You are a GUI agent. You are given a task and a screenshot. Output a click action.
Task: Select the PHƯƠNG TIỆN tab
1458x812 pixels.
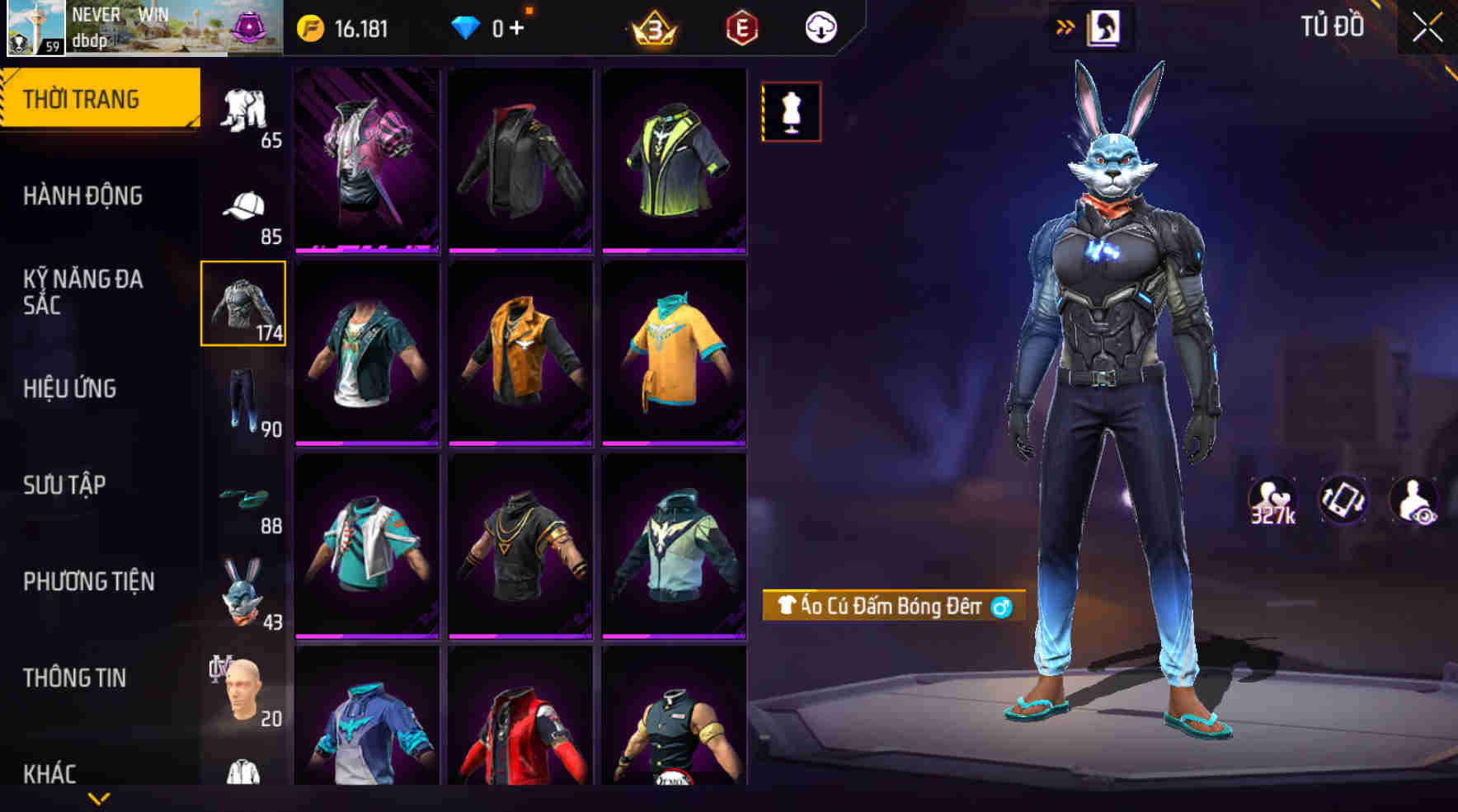click(91, 581)
